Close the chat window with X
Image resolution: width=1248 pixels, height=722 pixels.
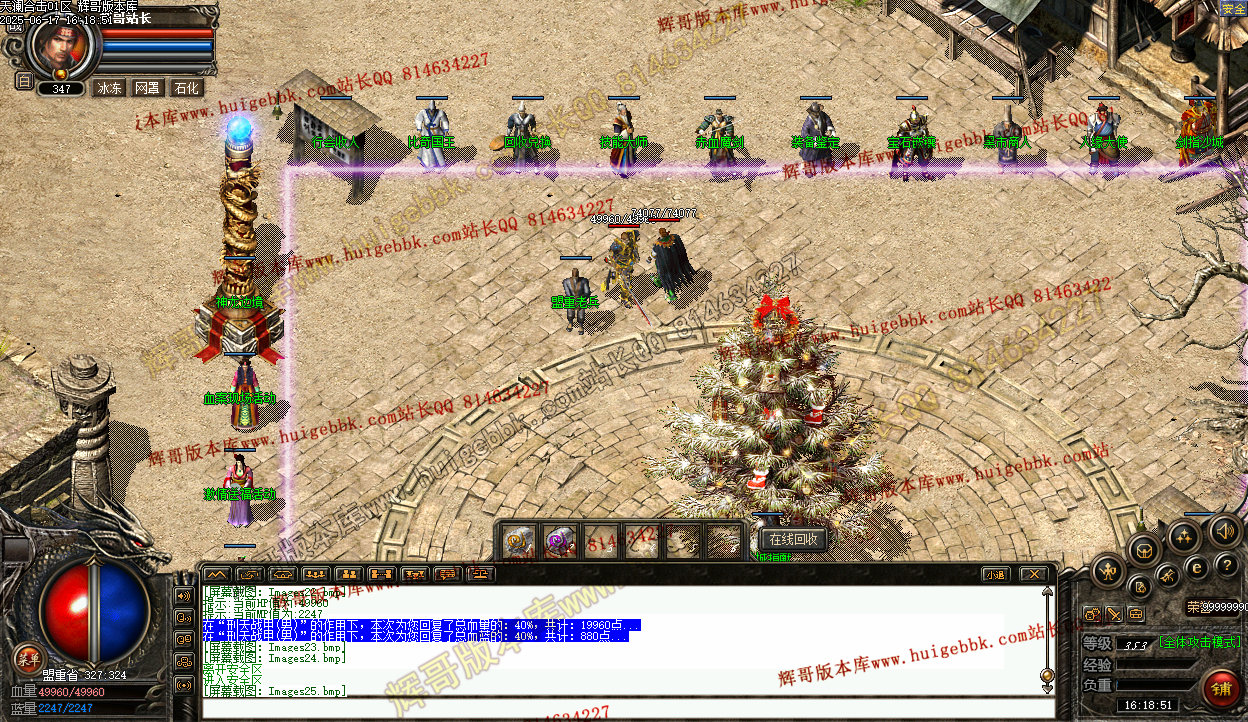(x=1033, y=574)
